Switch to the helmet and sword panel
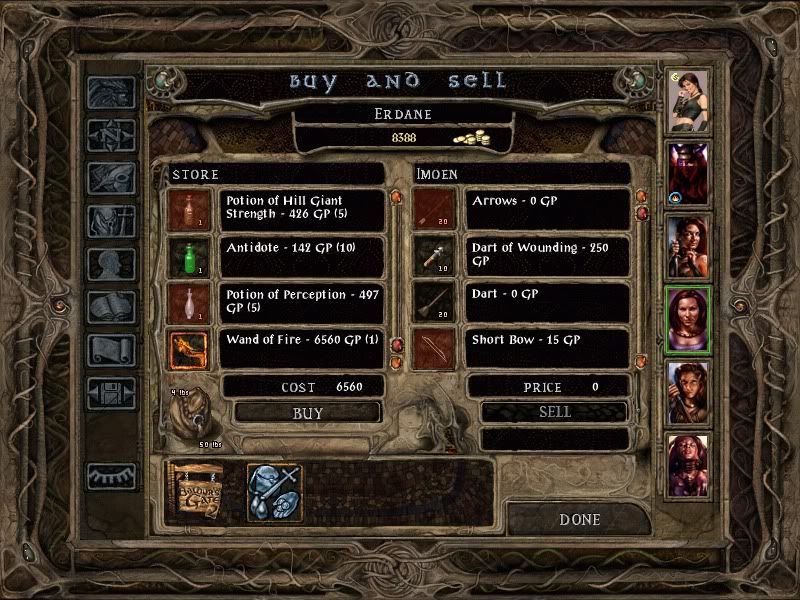The image size is (800, 600). 275,491
